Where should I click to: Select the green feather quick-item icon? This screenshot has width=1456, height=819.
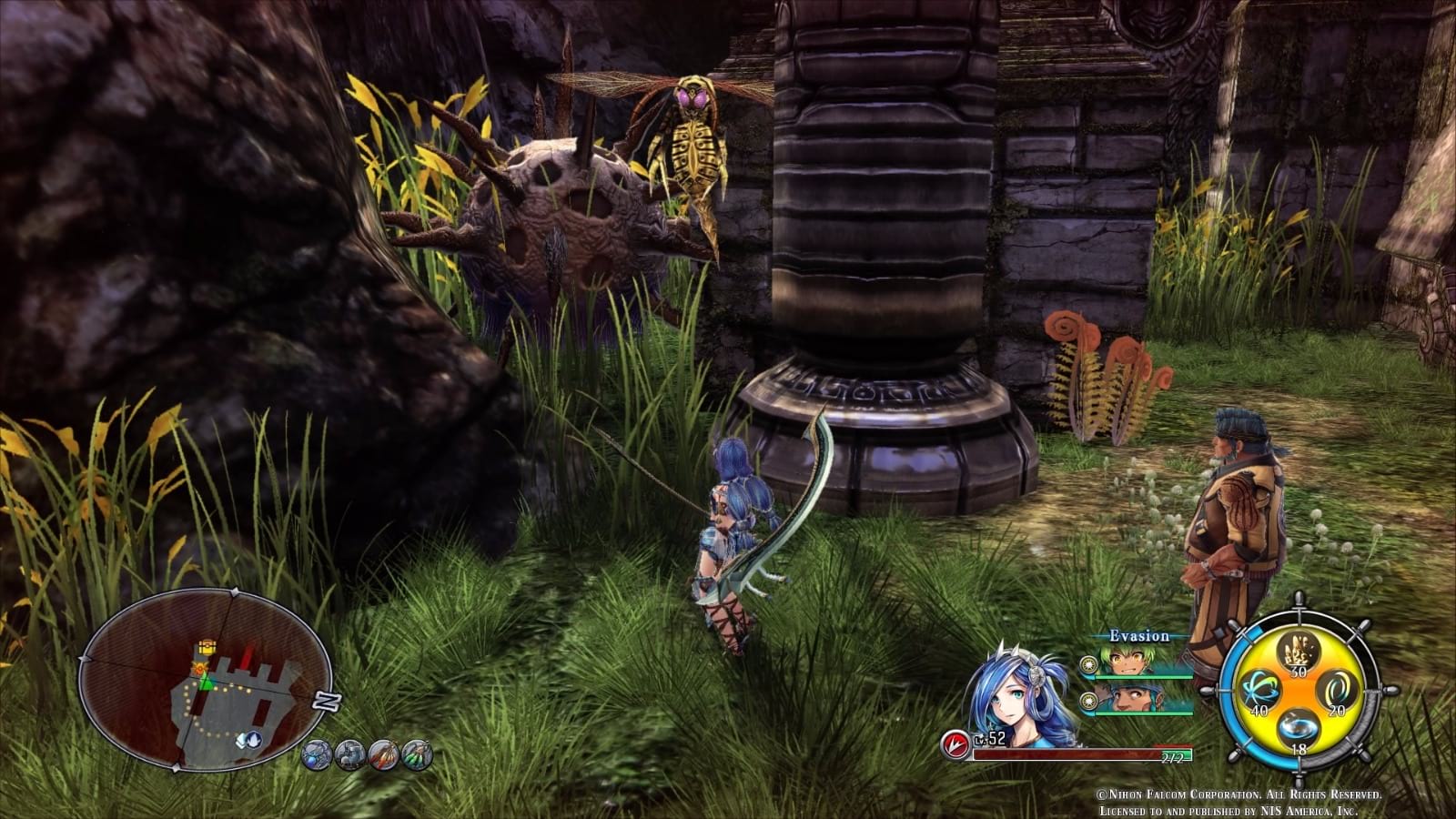click(x=417, y=754)
